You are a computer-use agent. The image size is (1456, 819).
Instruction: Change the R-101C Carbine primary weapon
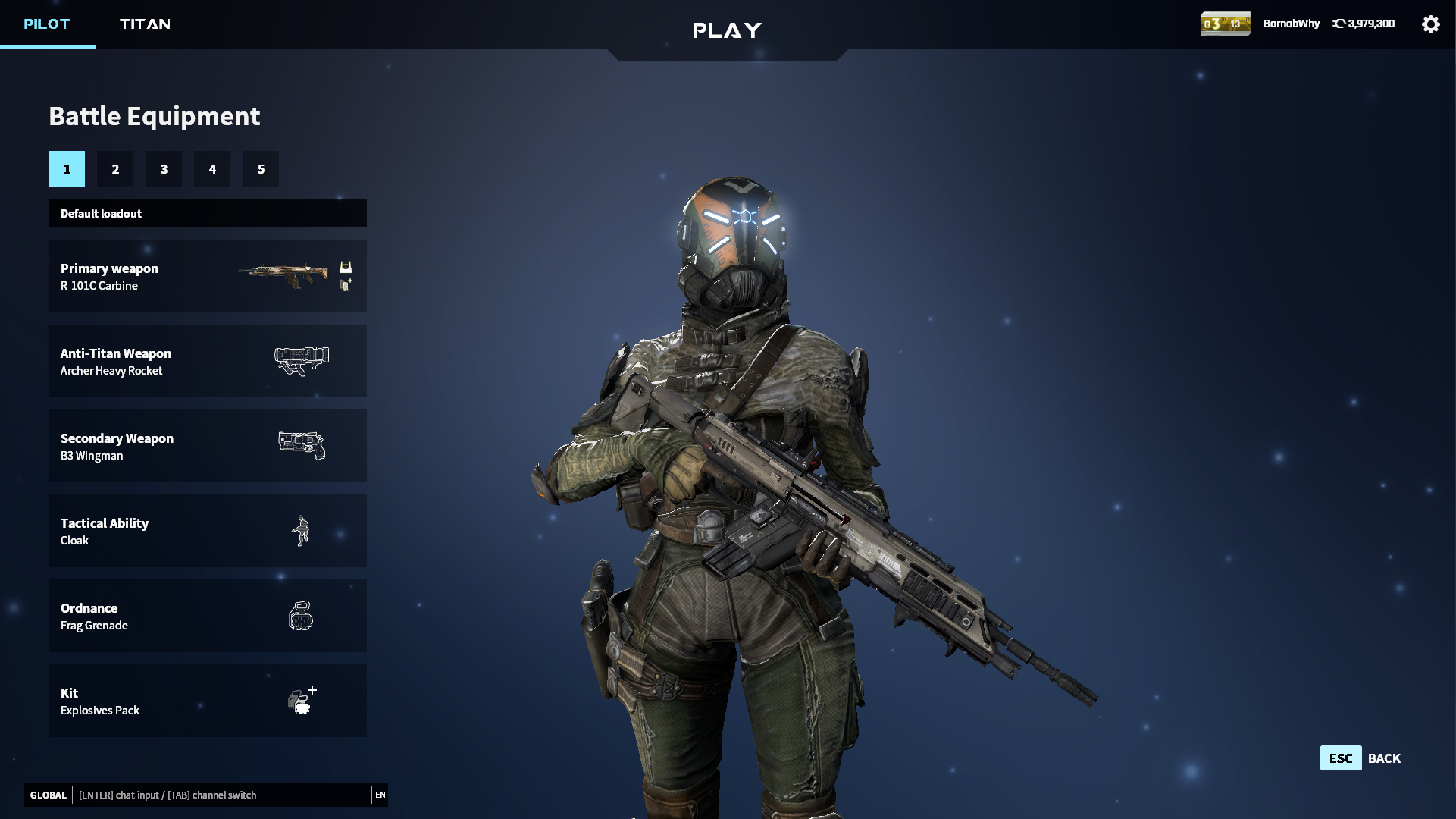point(207,276)
